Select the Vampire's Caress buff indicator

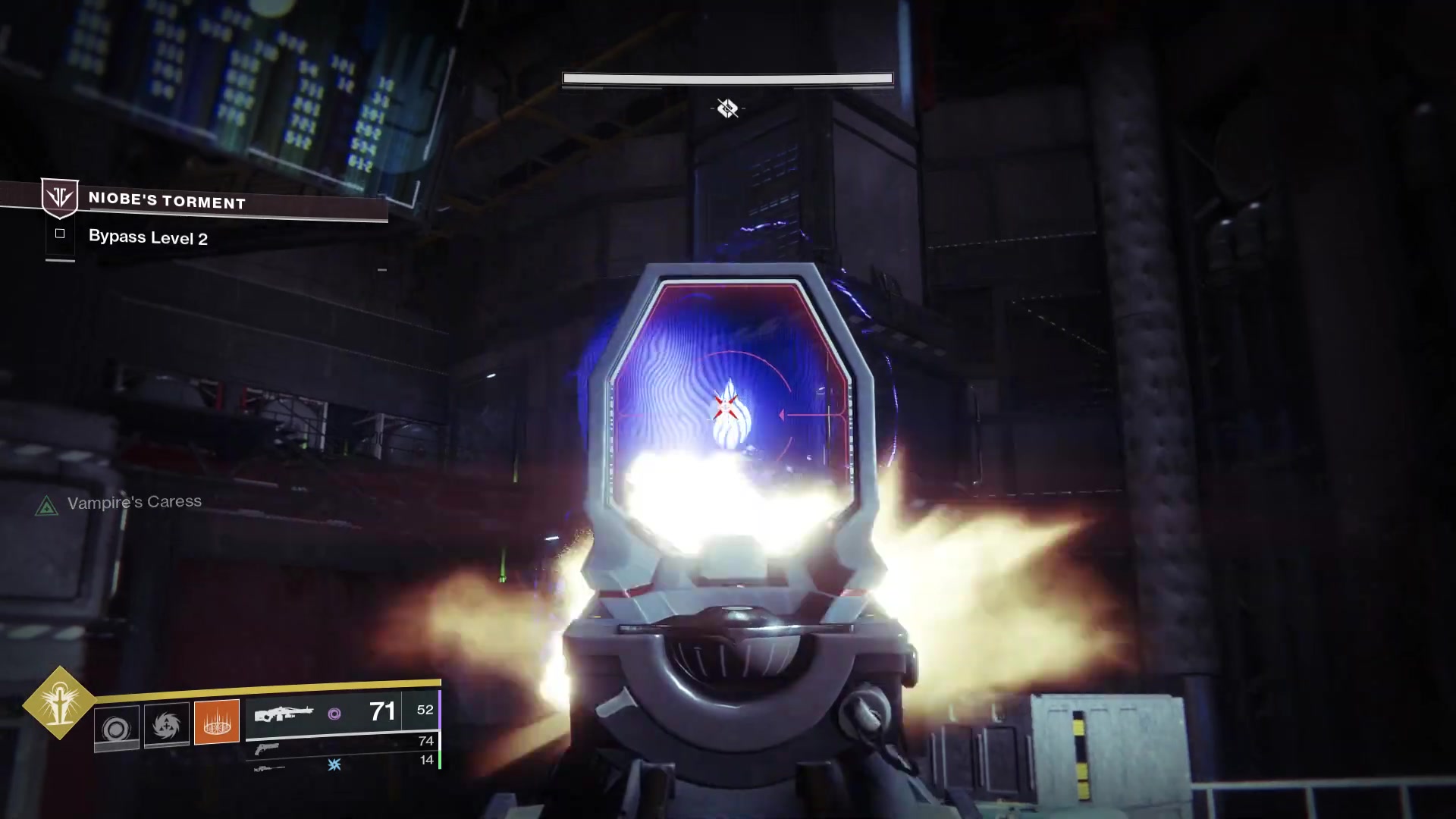[x=47, y=506]
